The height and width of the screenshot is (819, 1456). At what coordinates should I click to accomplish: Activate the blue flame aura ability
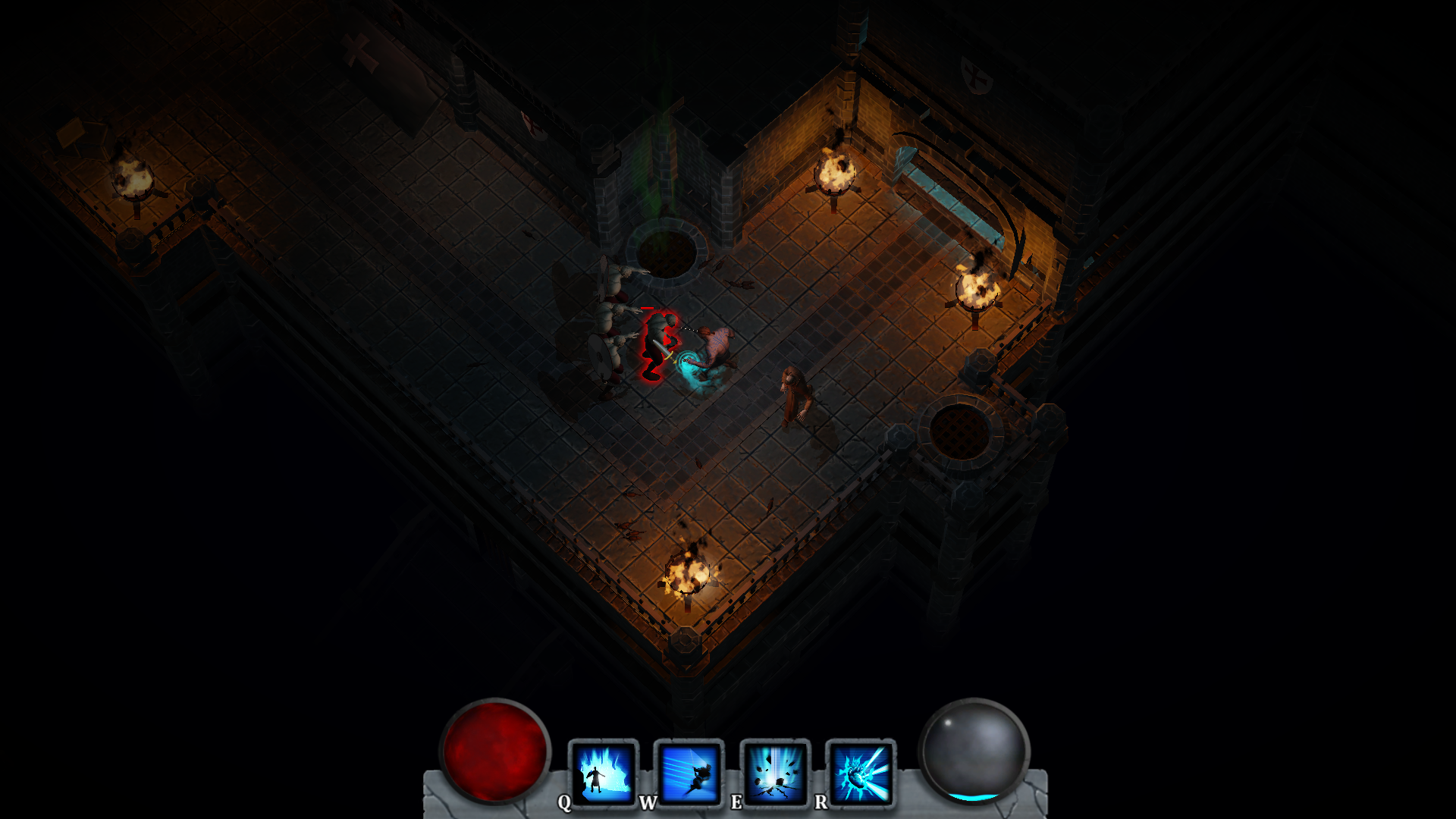(x=604, y=773)
